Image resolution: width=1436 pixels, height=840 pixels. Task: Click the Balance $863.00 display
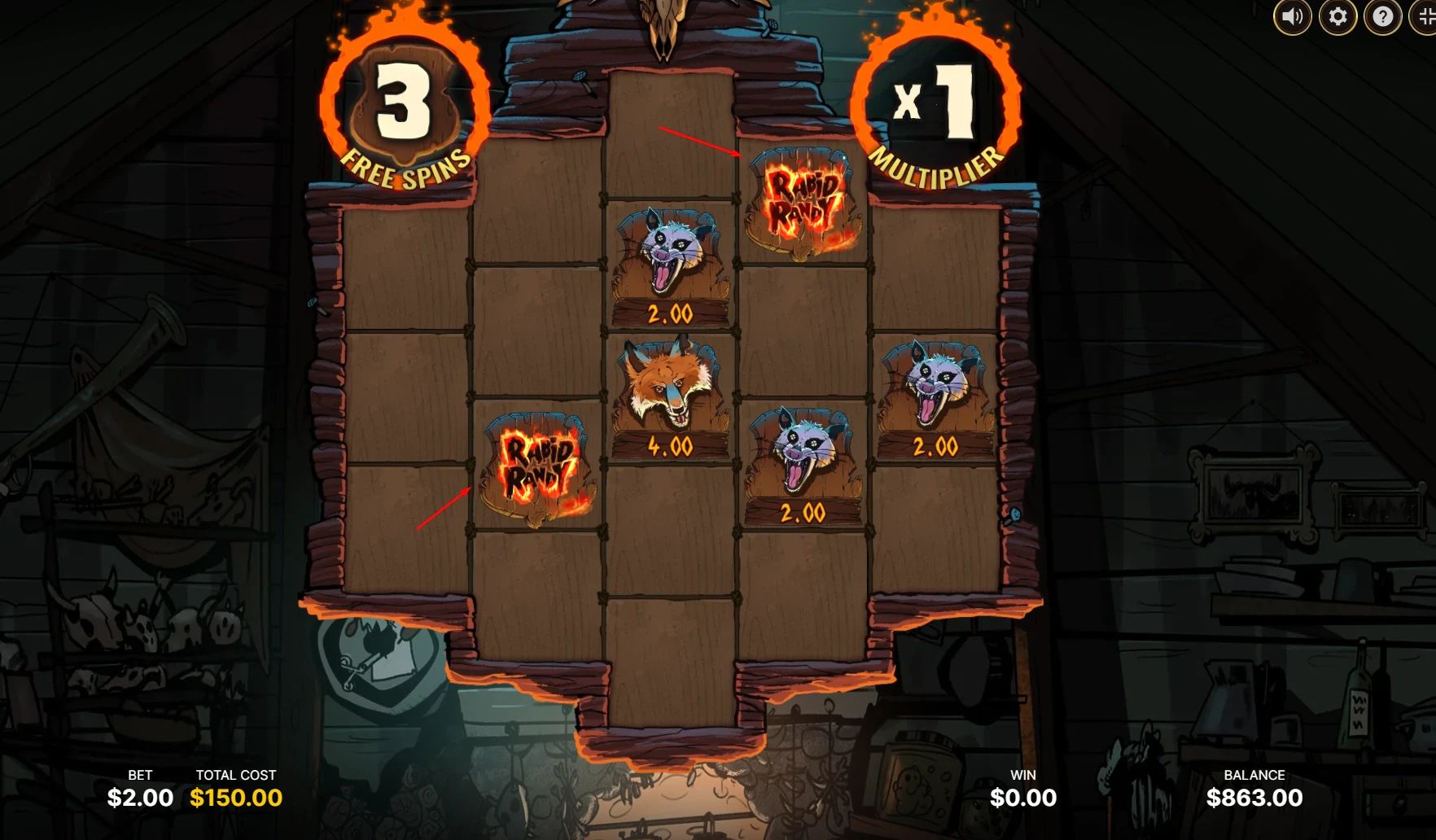tap(1254, 798)
